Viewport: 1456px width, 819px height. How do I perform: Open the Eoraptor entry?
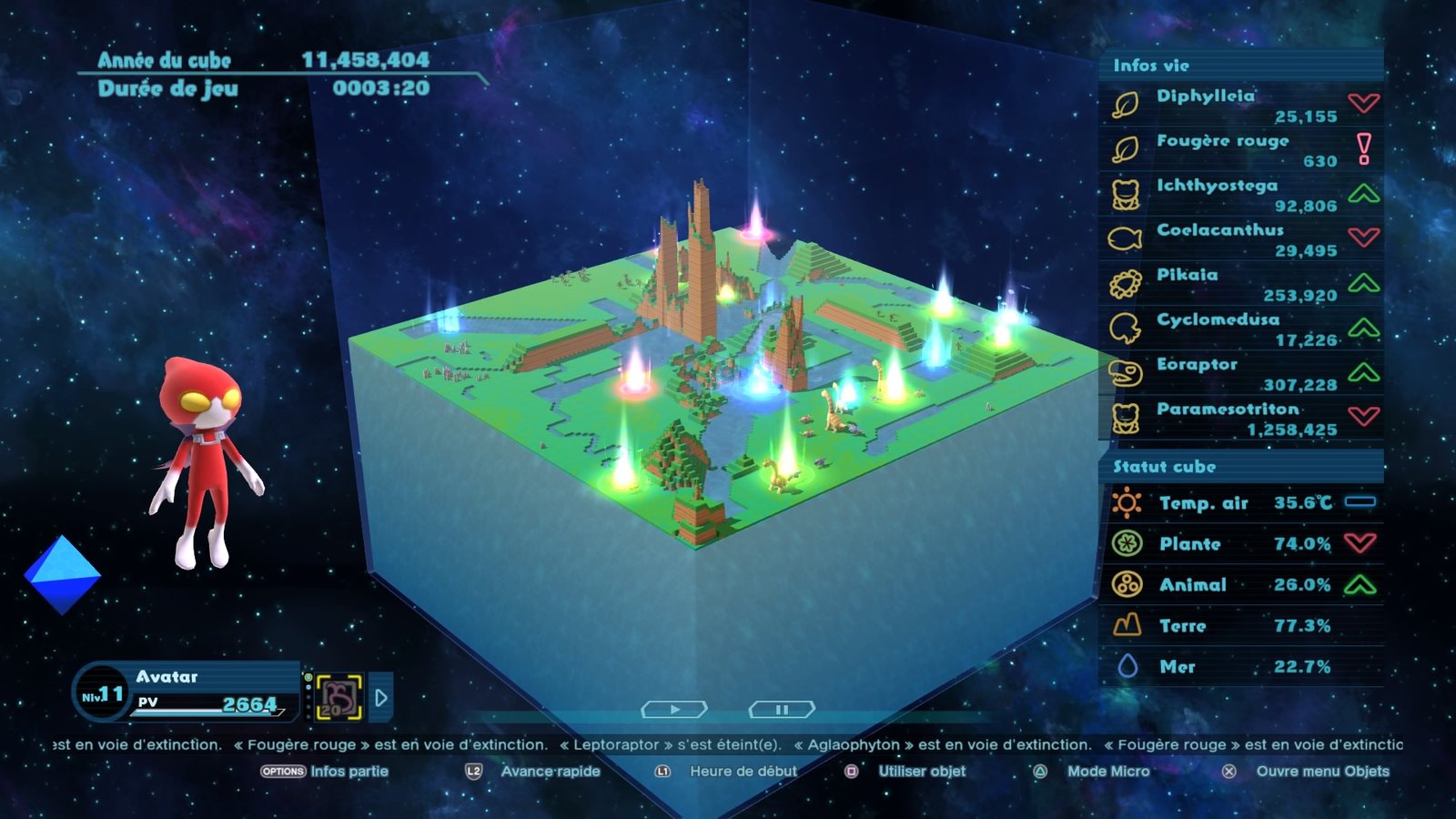(1241, 373)
